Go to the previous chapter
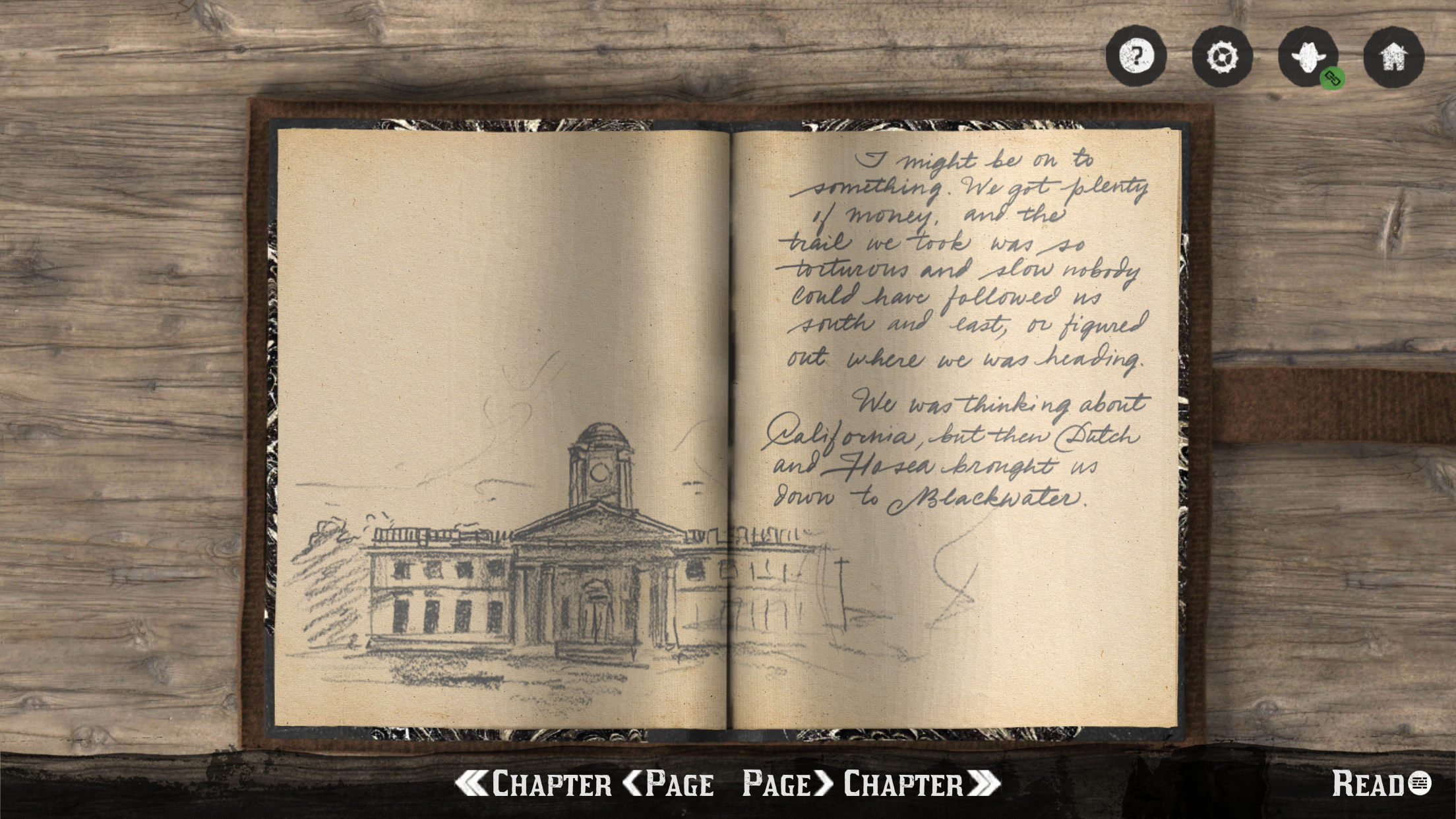 534,784
